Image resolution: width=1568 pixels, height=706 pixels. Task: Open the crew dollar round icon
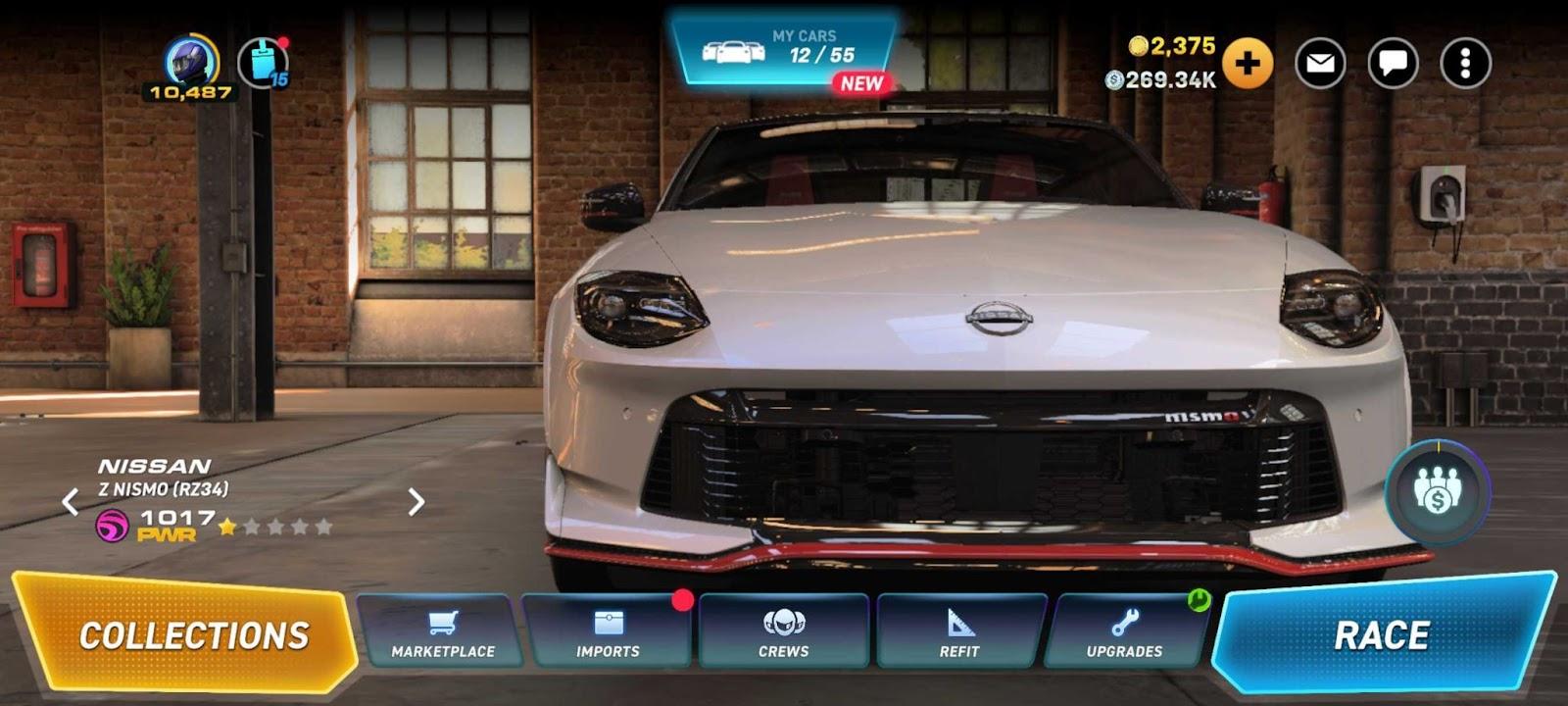click(1438, 491)
